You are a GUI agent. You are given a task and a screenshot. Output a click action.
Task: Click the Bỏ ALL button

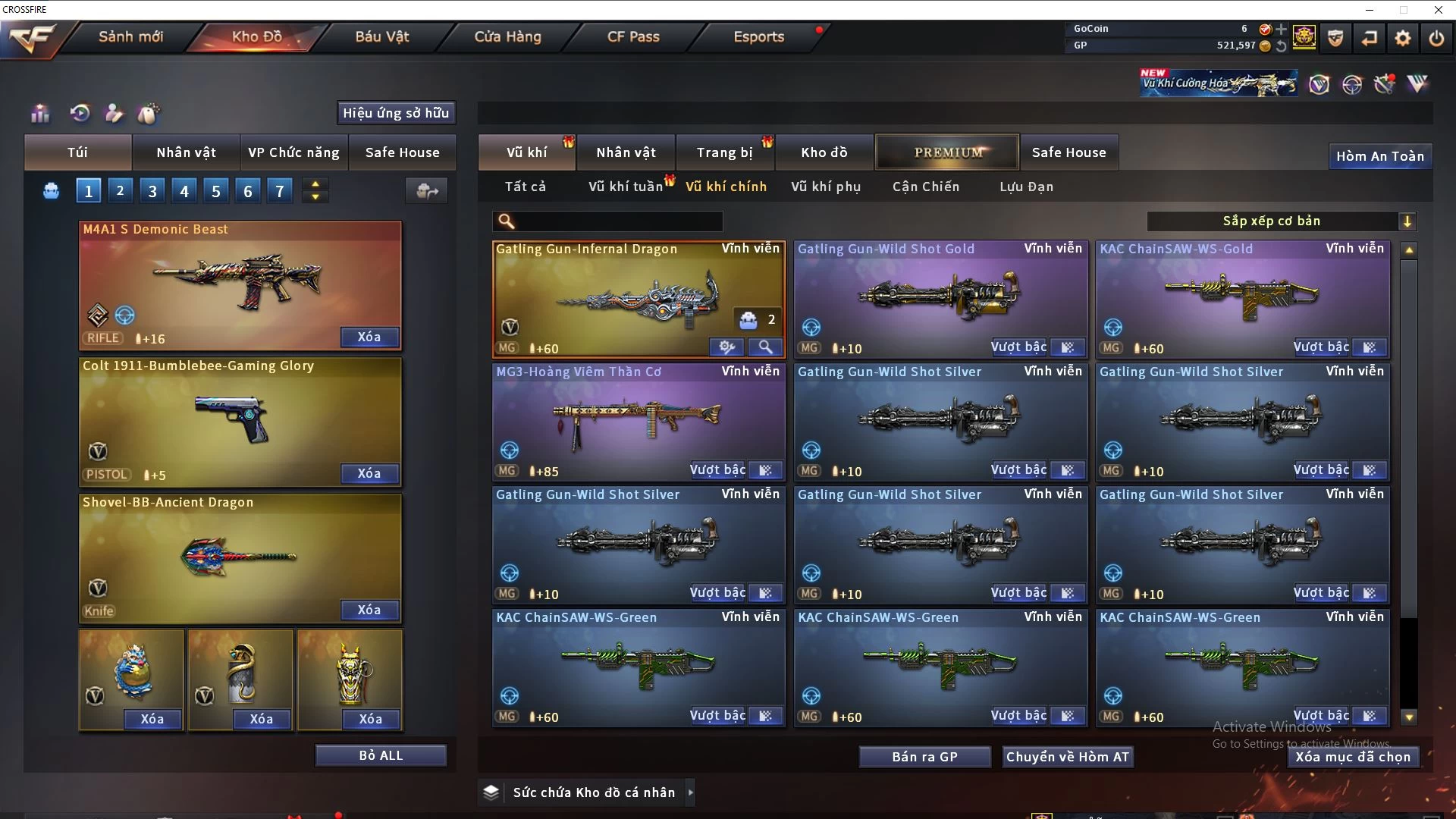[x=381, y=755]
